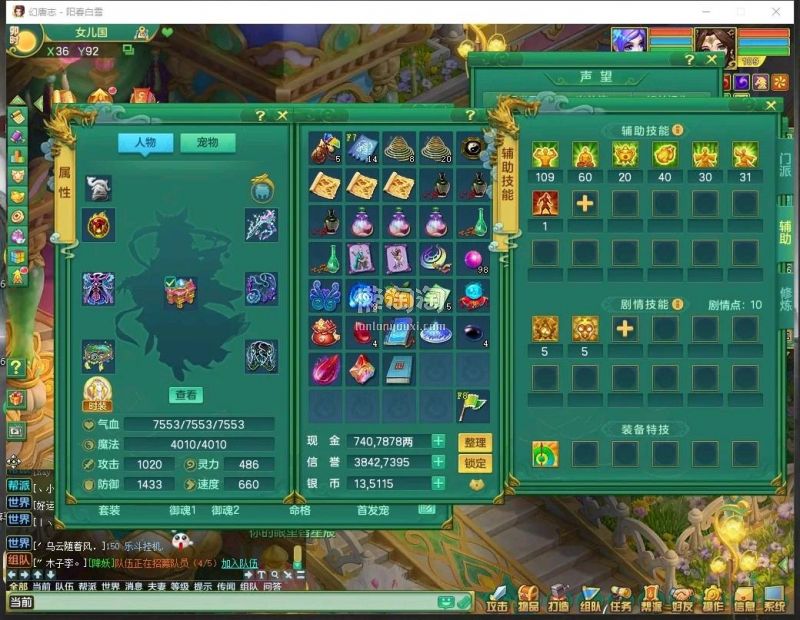Open the 时装 fashion outfit button

(x=97, y=393)
